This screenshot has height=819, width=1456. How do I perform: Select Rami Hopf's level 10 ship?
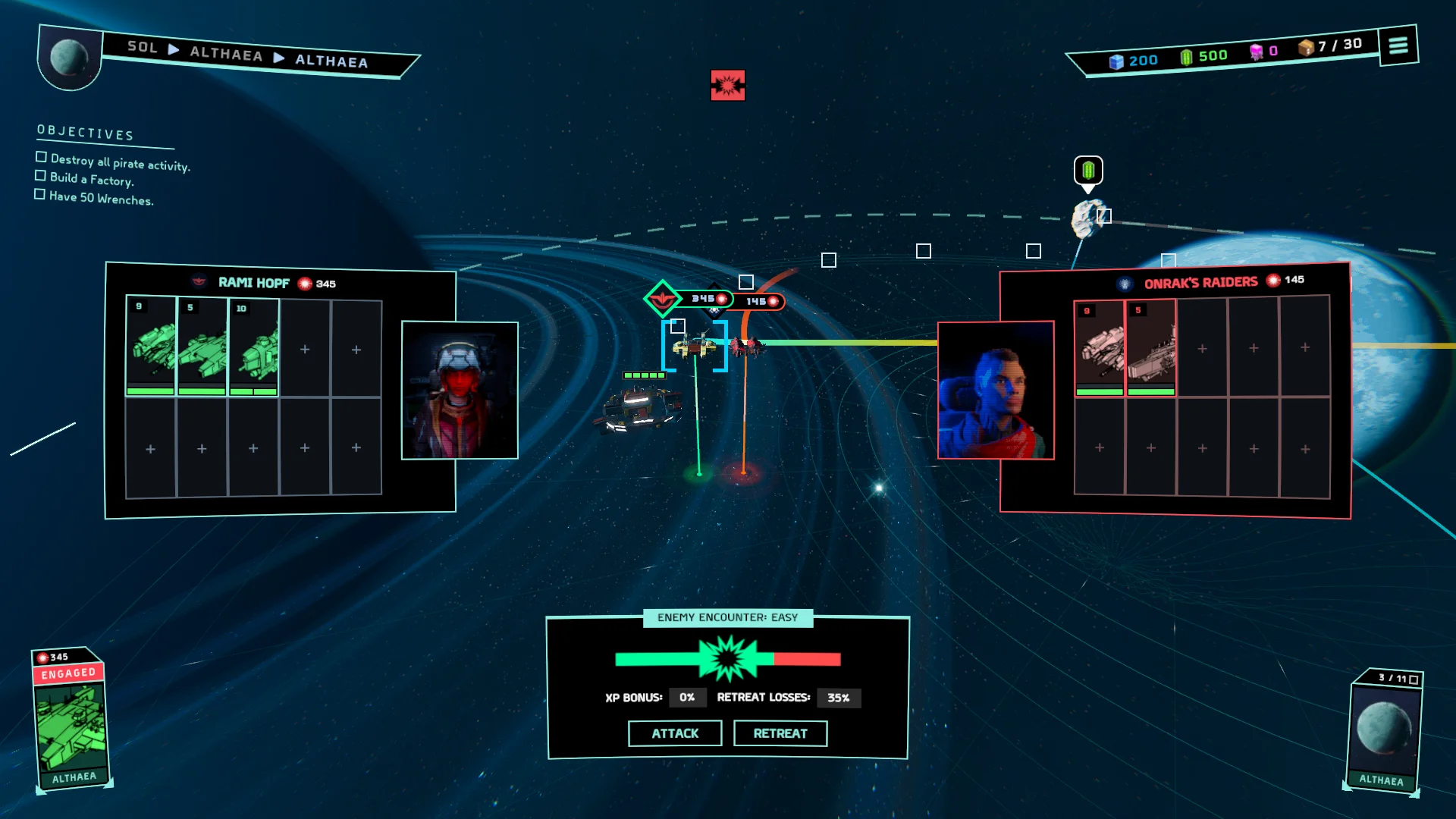tap(254, 347)
